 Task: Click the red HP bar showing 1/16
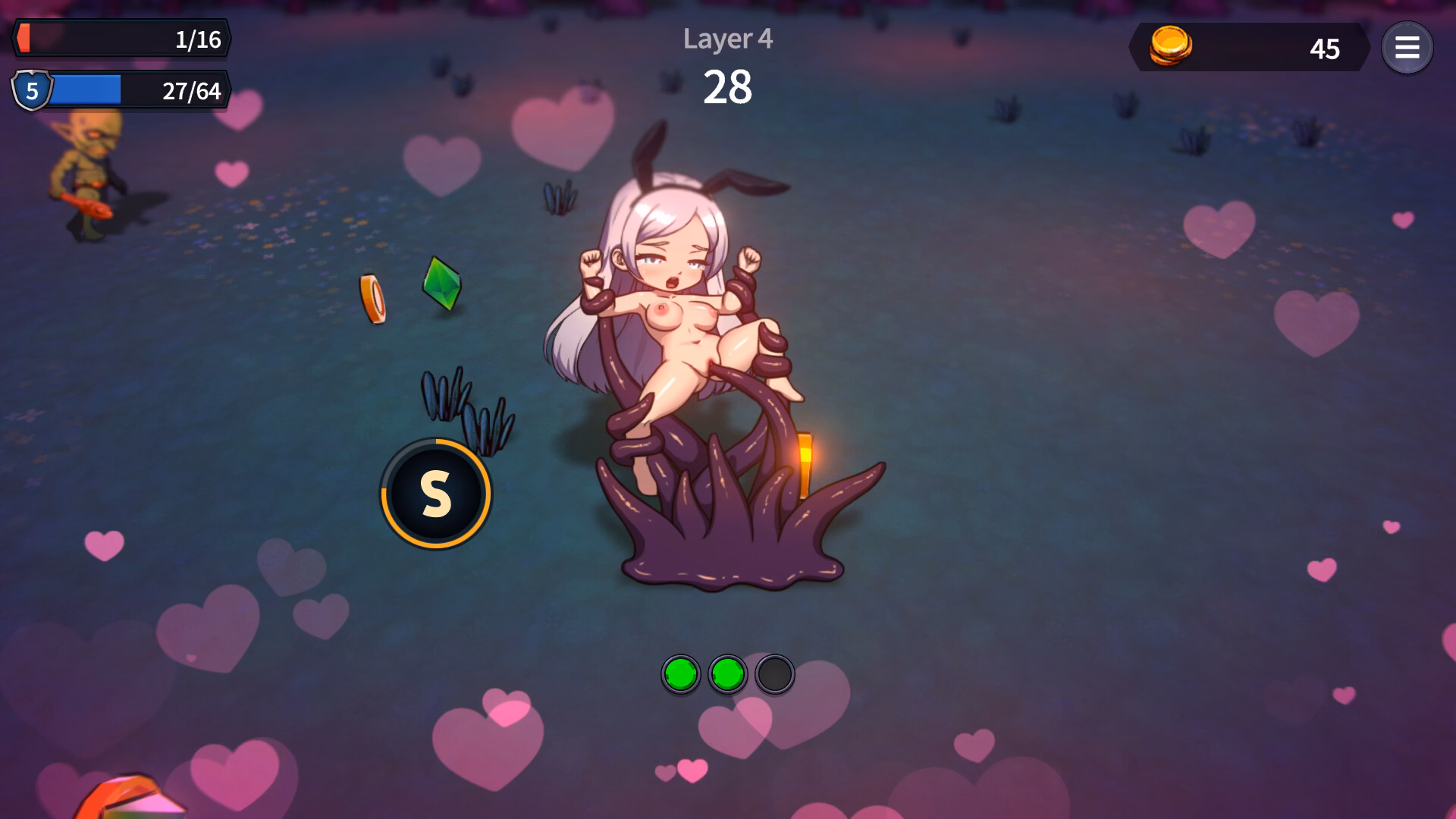121,36
